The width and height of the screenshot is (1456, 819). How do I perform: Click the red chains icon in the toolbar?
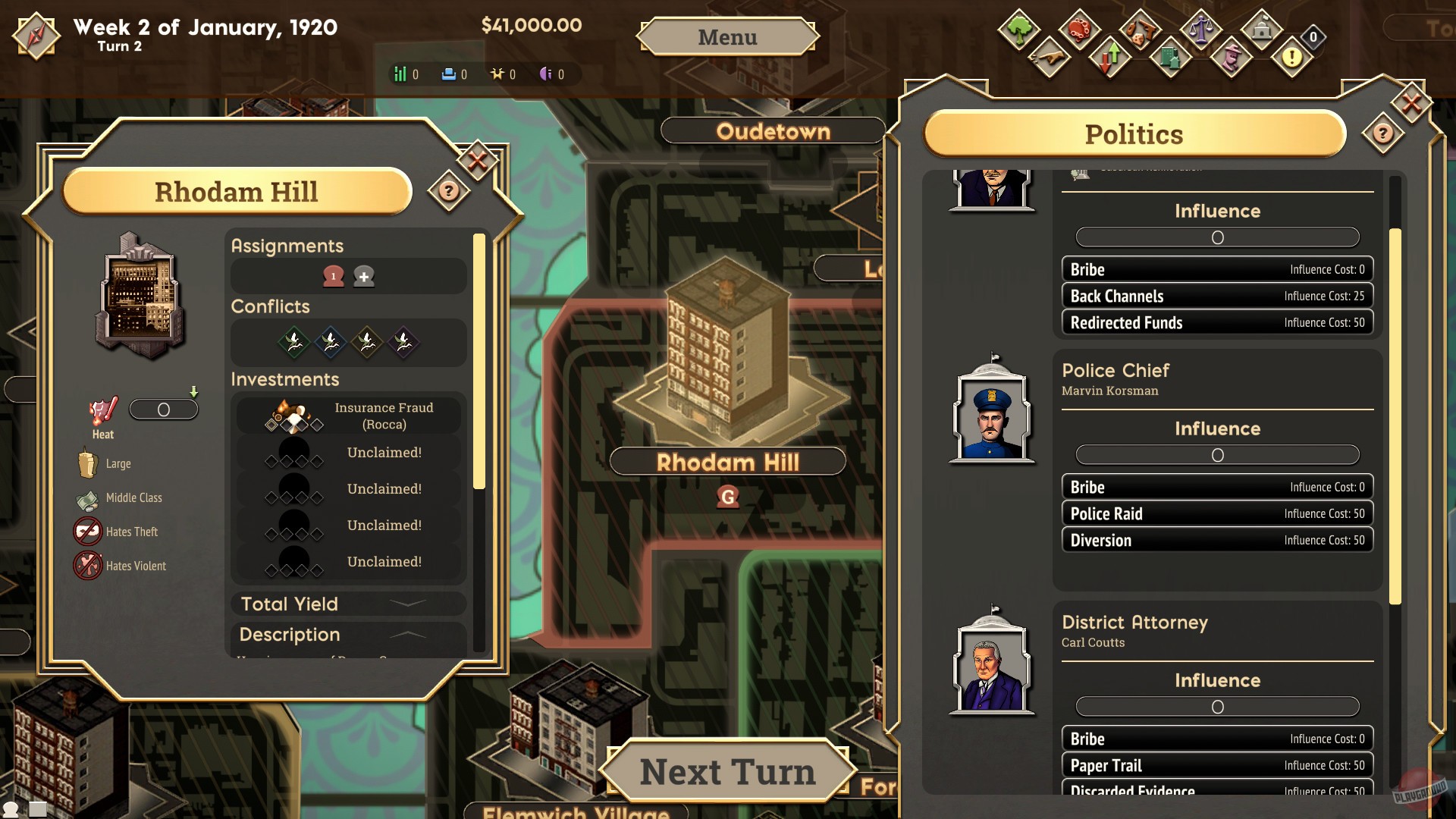[x=1078, y=30]
